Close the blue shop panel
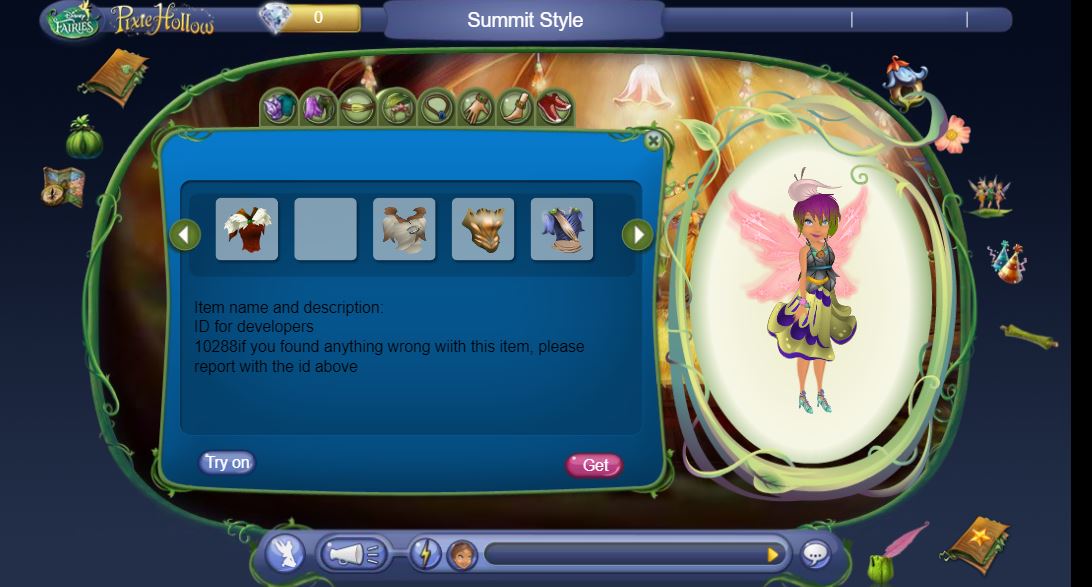The width and height of the screenshot is (1092, 587). pyautogui.click(x=653, y=142)
